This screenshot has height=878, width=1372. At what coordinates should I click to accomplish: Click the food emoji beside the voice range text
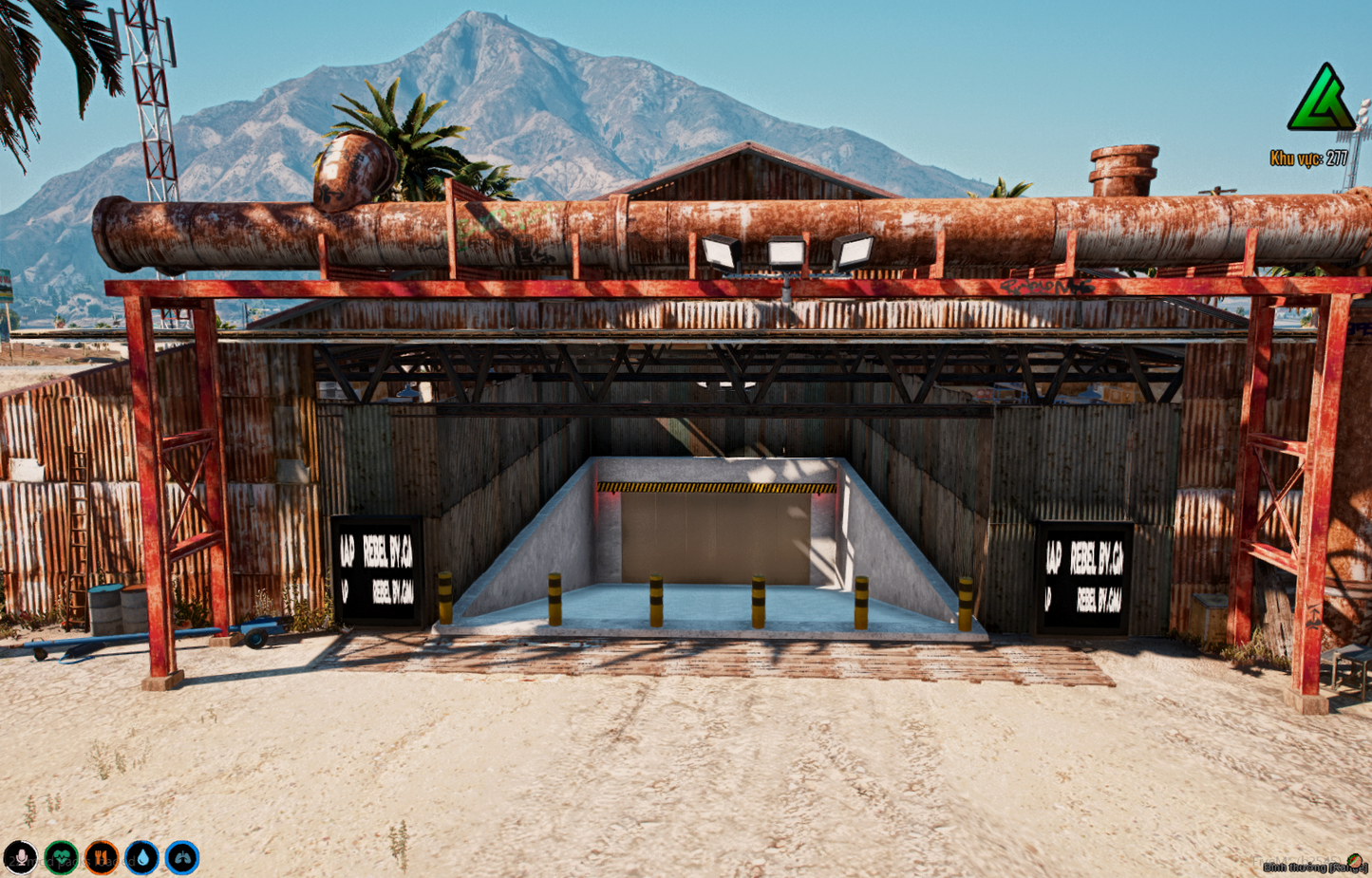tap(1355, 861)
